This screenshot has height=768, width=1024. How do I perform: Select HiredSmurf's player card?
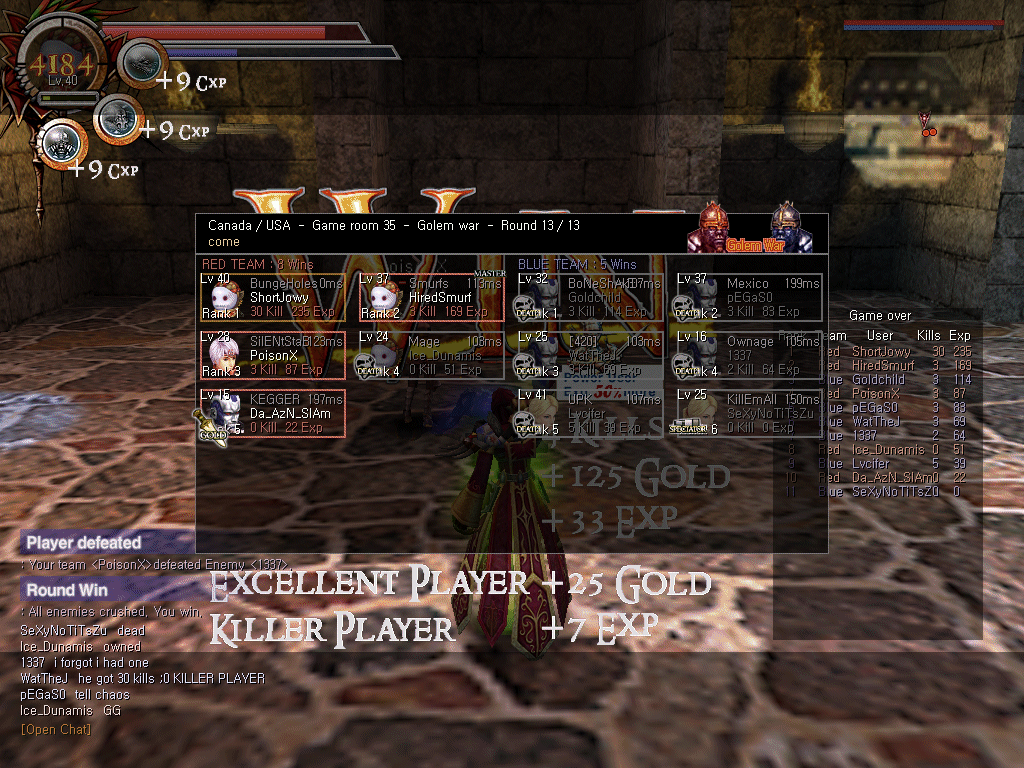pos(432,297)
